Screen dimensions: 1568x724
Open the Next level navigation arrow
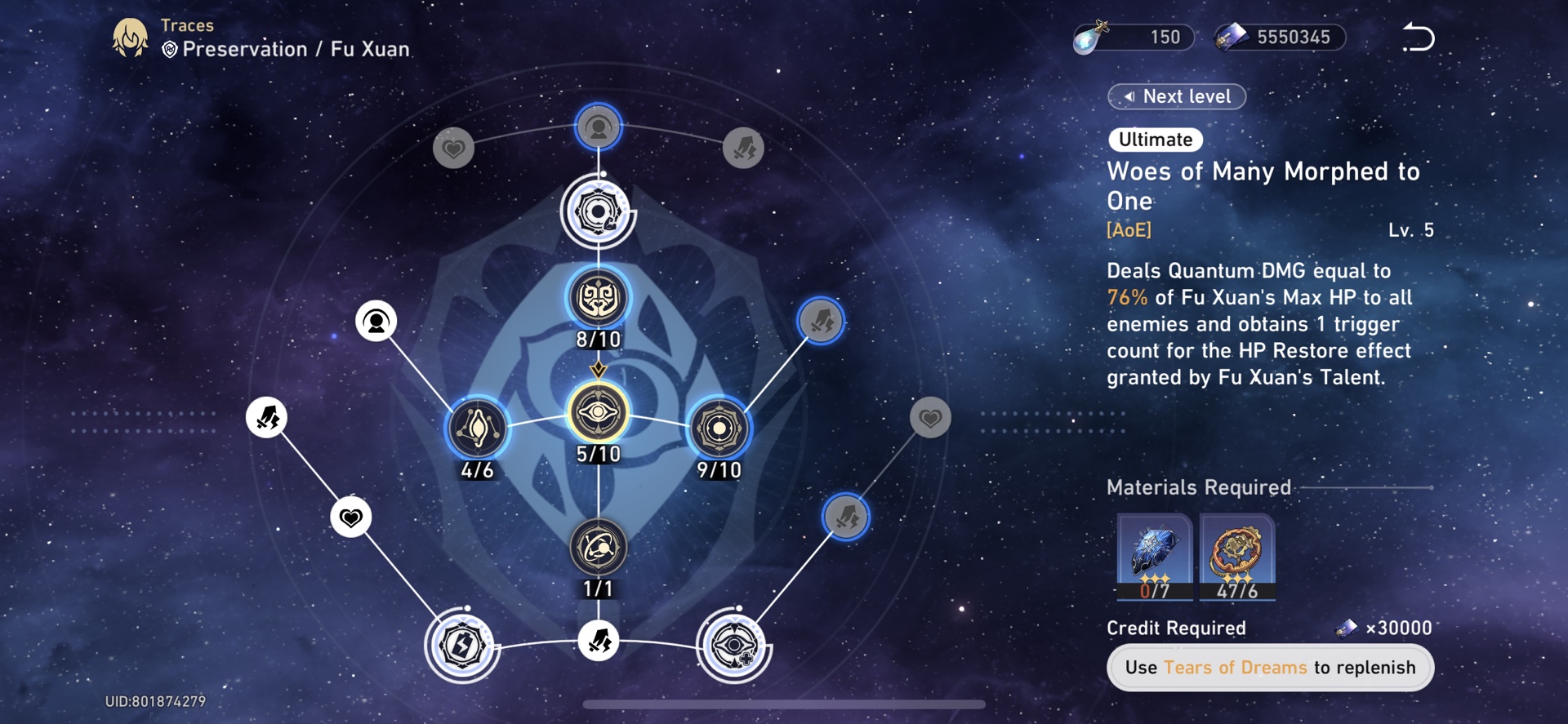tap(1176, 96)
